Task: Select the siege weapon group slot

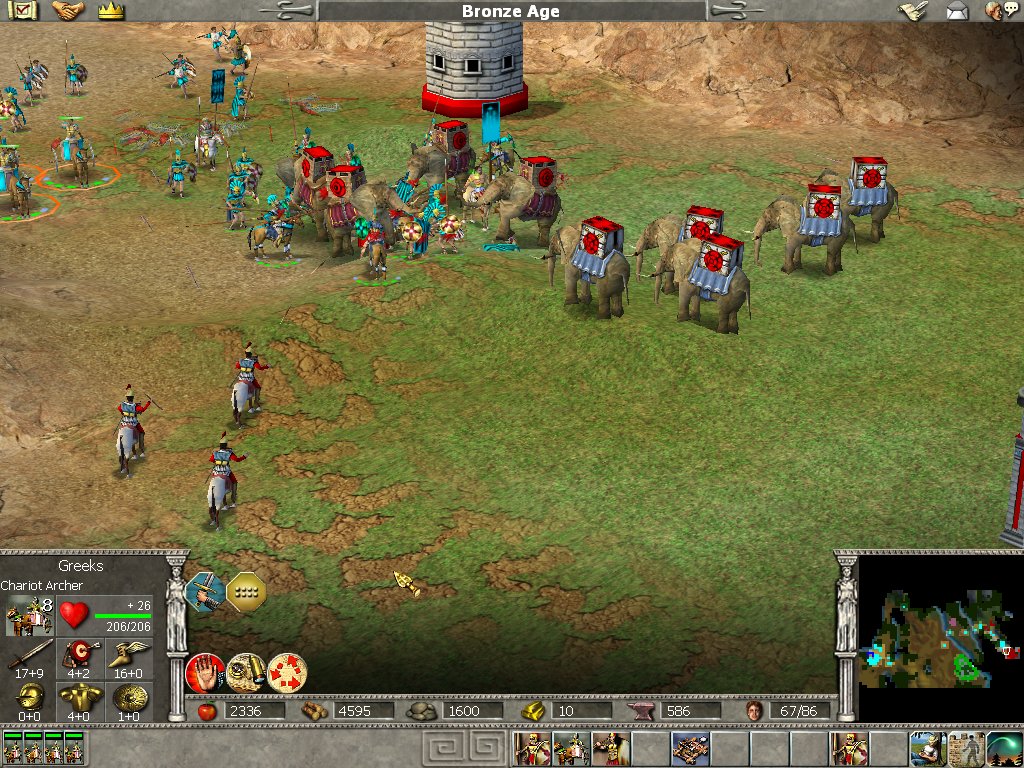Action: click(x=689, y=748)
